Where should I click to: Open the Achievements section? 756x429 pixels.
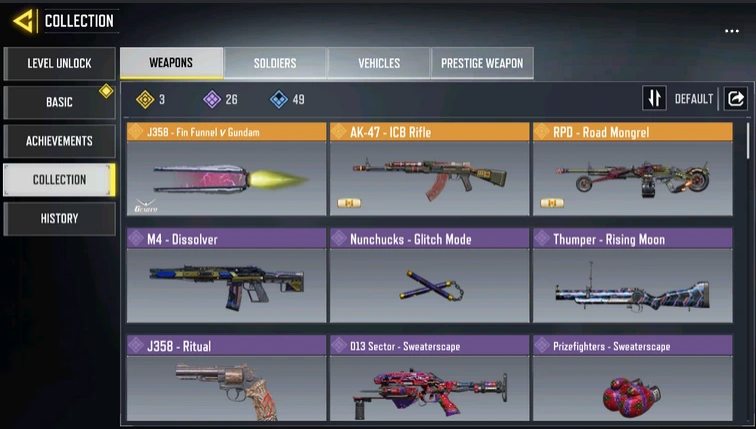pos(59,141)
